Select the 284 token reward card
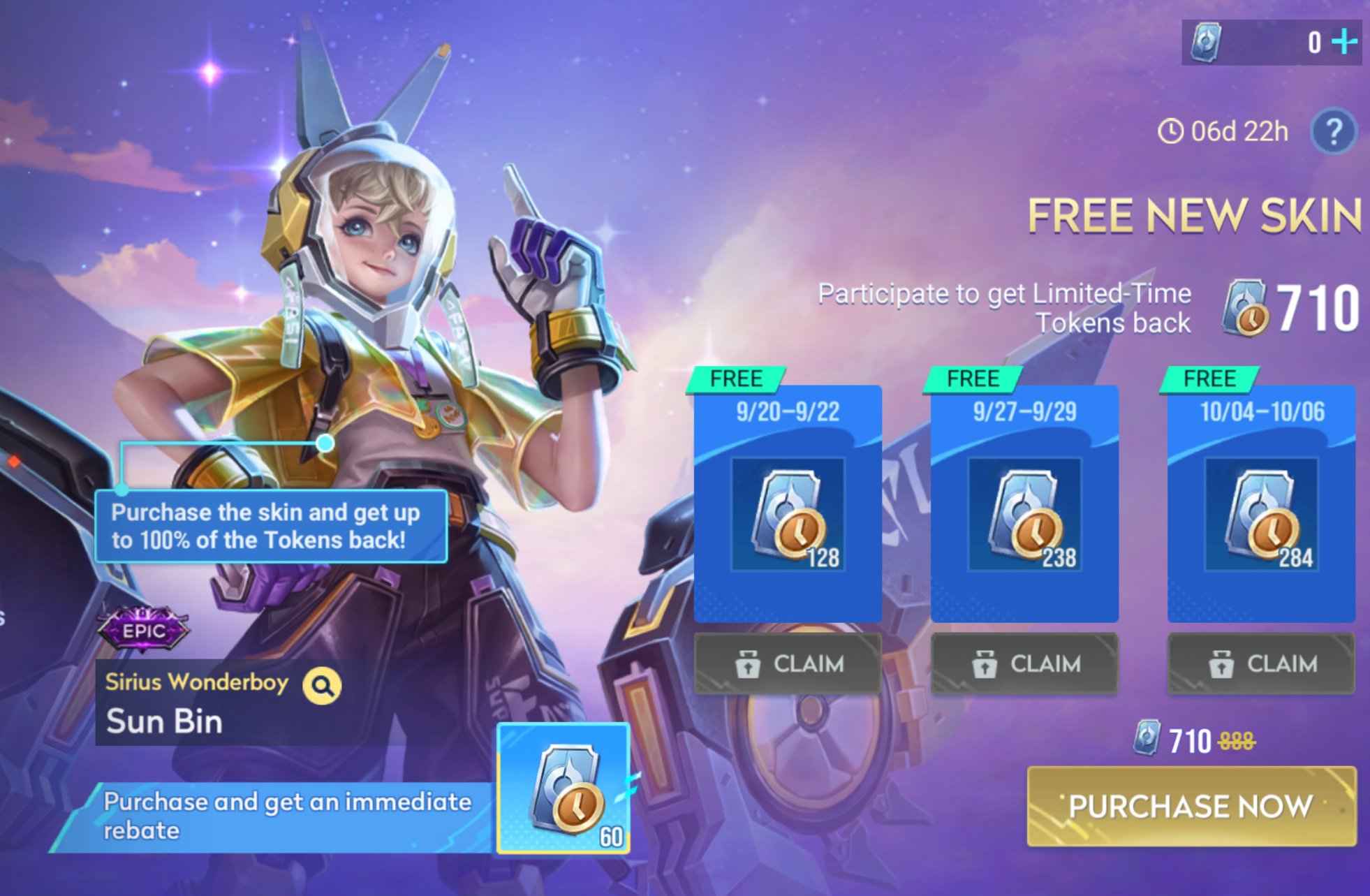This screenshot has height=896, width=1370. pyautogui.click(x=1261, y=514)
